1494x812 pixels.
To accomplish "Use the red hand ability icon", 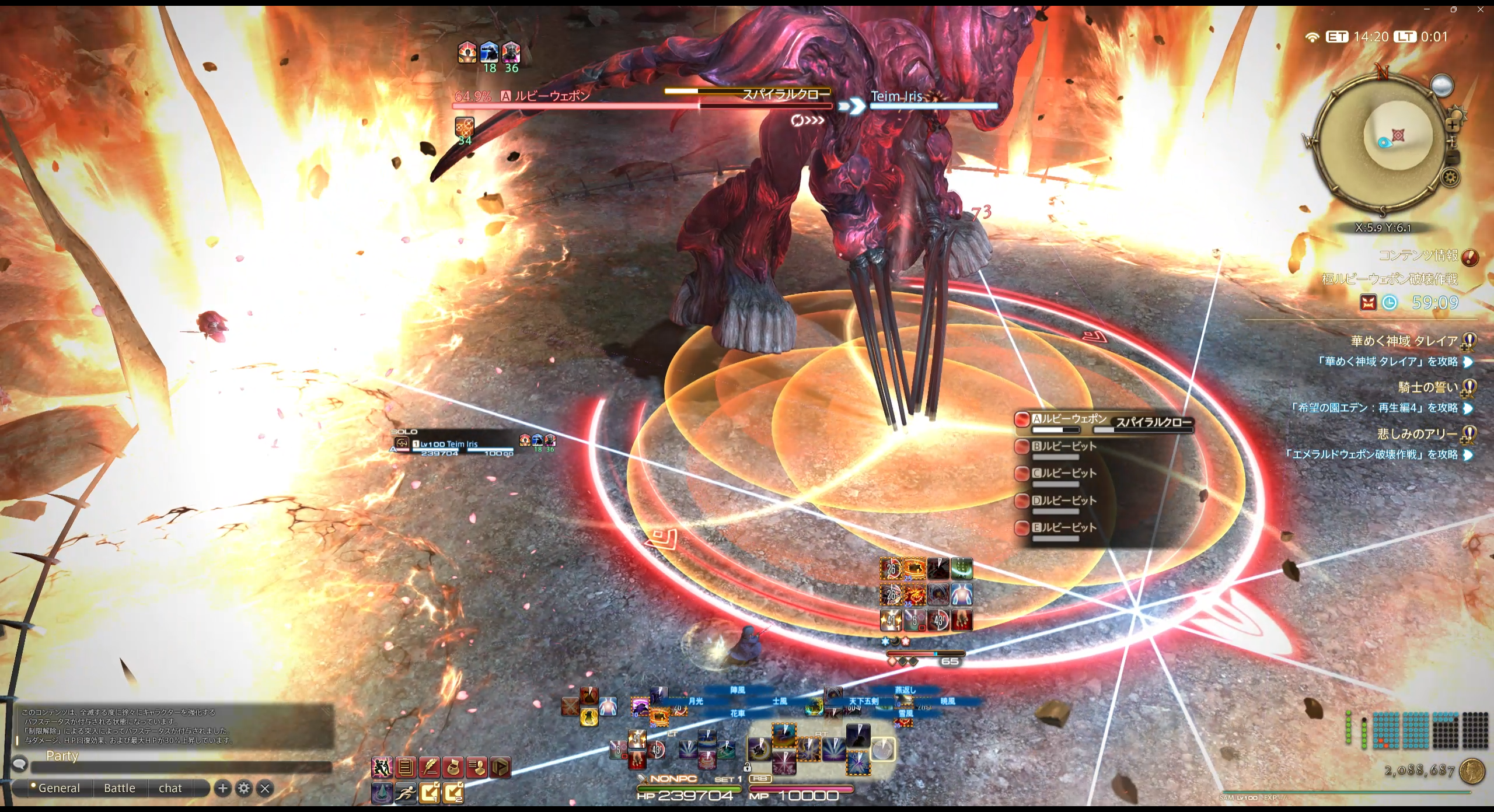I will pyautogui.click(x=961, y=620).
